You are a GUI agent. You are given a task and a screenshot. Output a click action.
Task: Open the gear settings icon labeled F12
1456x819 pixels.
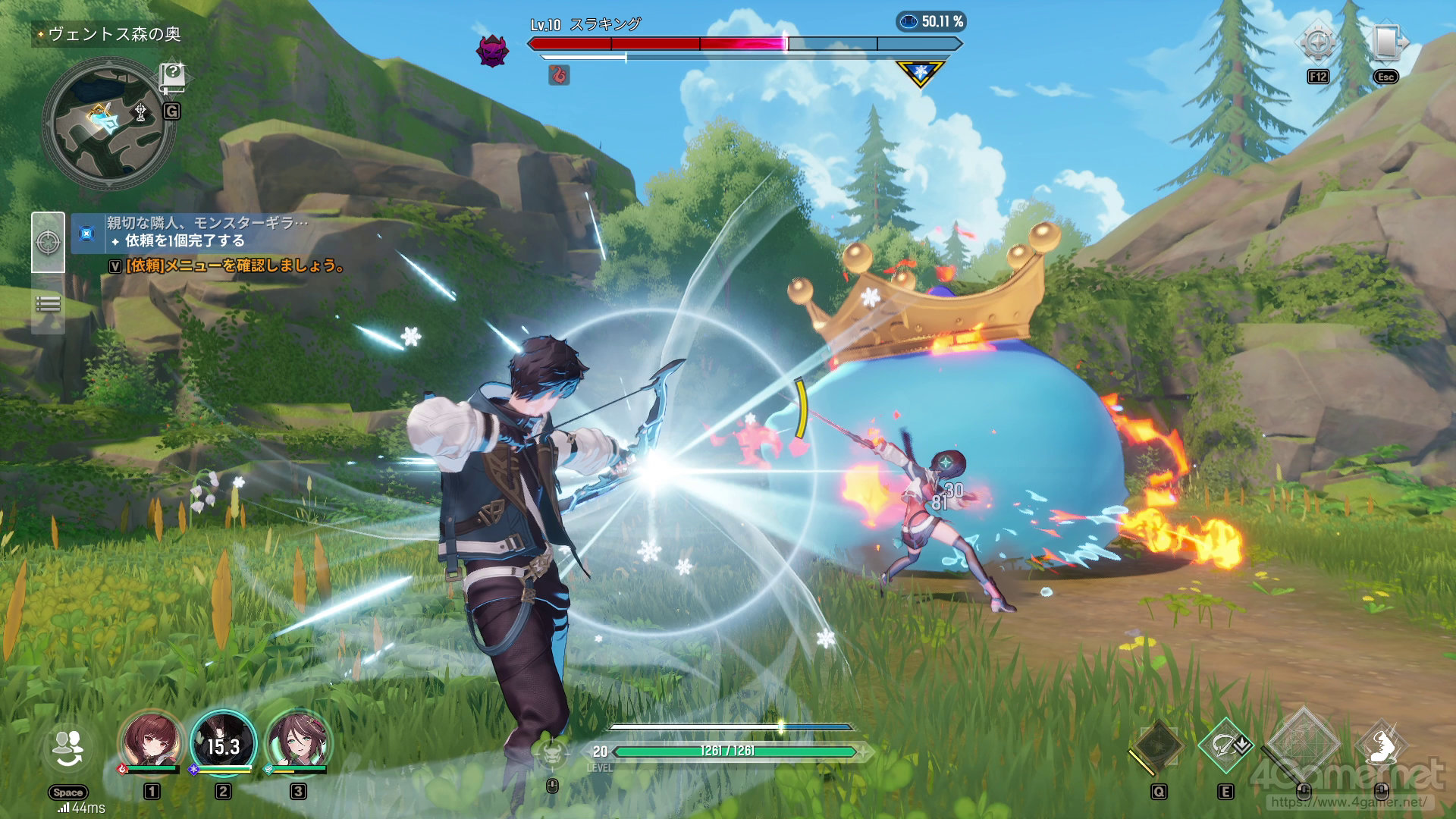(x=1318, y=42)
